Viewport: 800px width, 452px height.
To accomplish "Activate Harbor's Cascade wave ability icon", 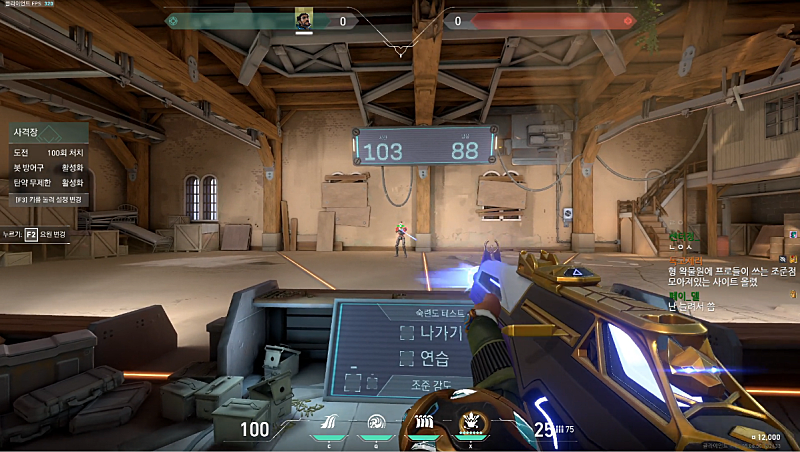I will click(x=329, y=423).
